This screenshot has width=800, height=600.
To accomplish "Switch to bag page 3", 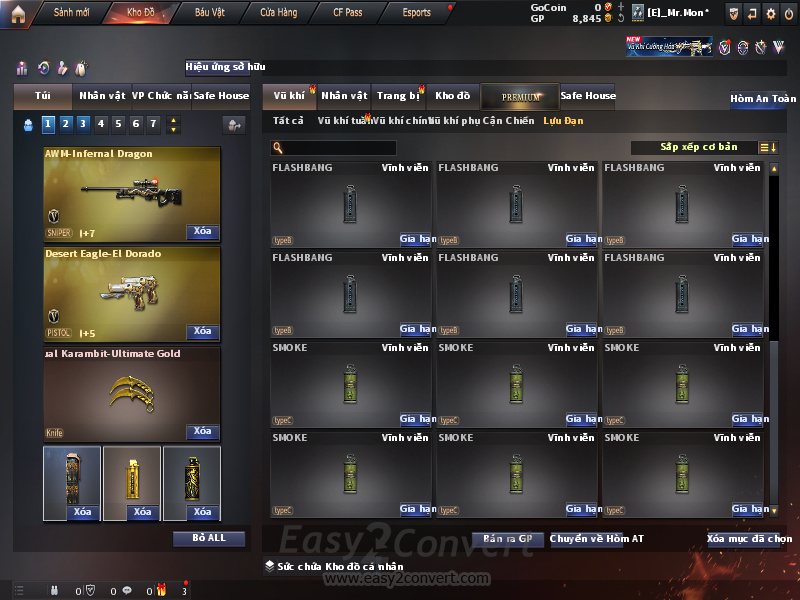I will [83, 124].
